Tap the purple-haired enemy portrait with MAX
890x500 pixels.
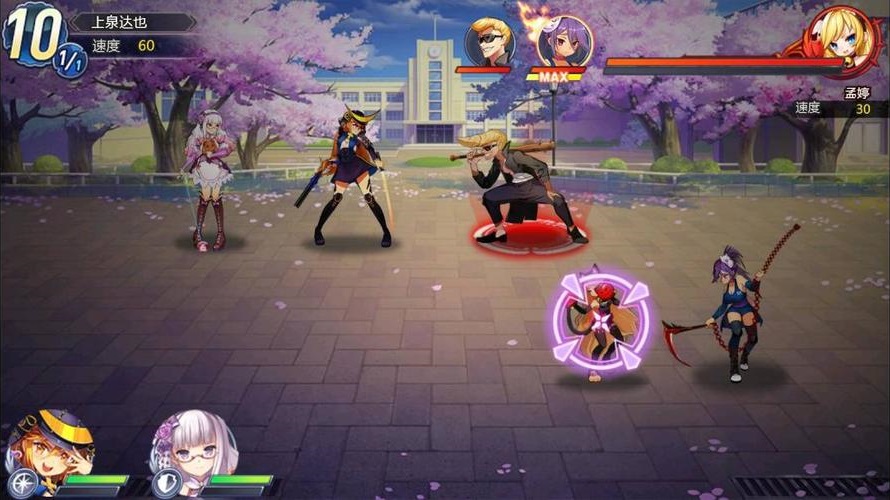coord(564,42)
